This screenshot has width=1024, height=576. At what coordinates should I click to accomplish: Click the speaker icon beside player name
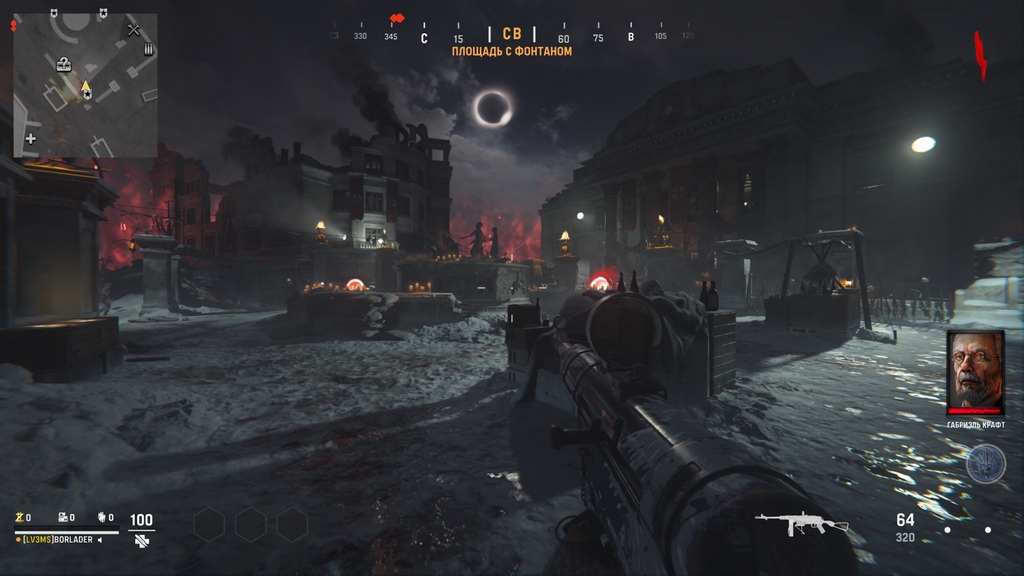[99, 540]
